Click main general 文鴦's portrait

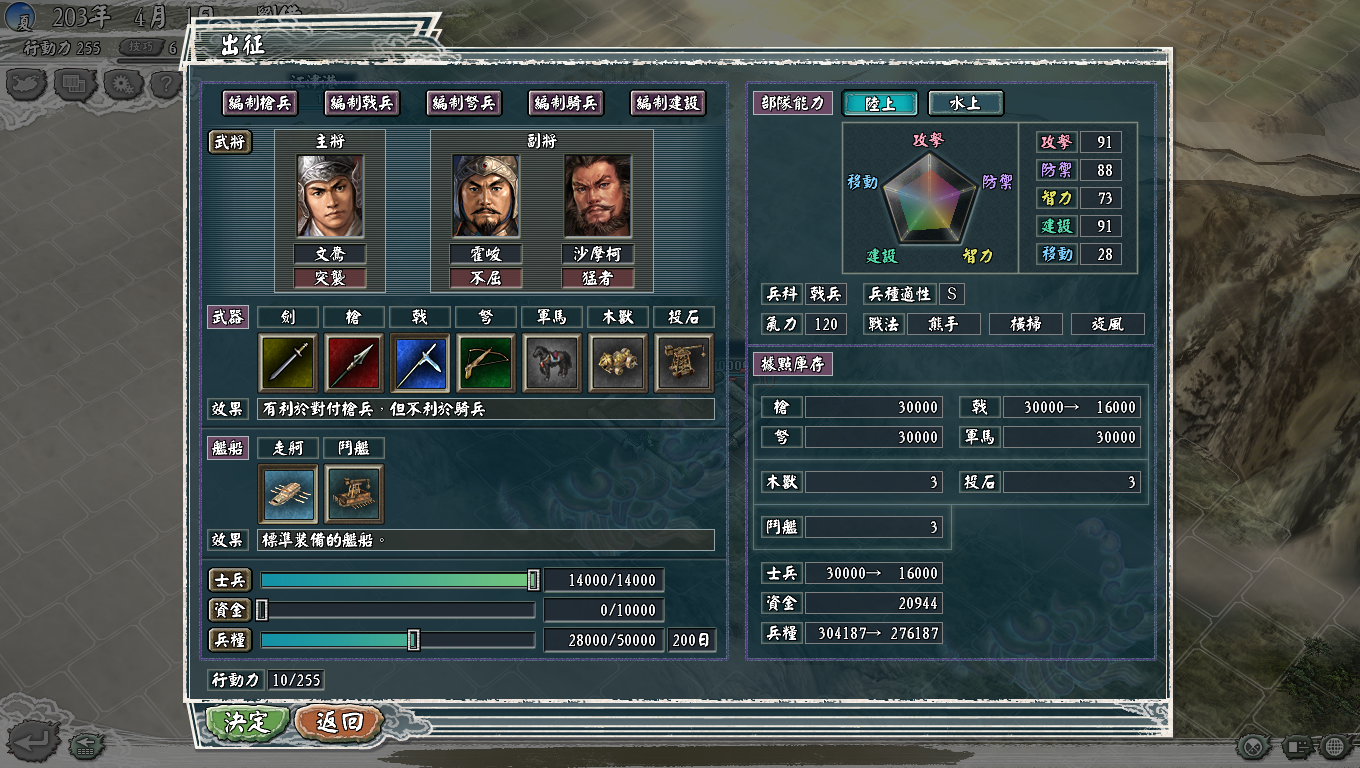point(330,196)
